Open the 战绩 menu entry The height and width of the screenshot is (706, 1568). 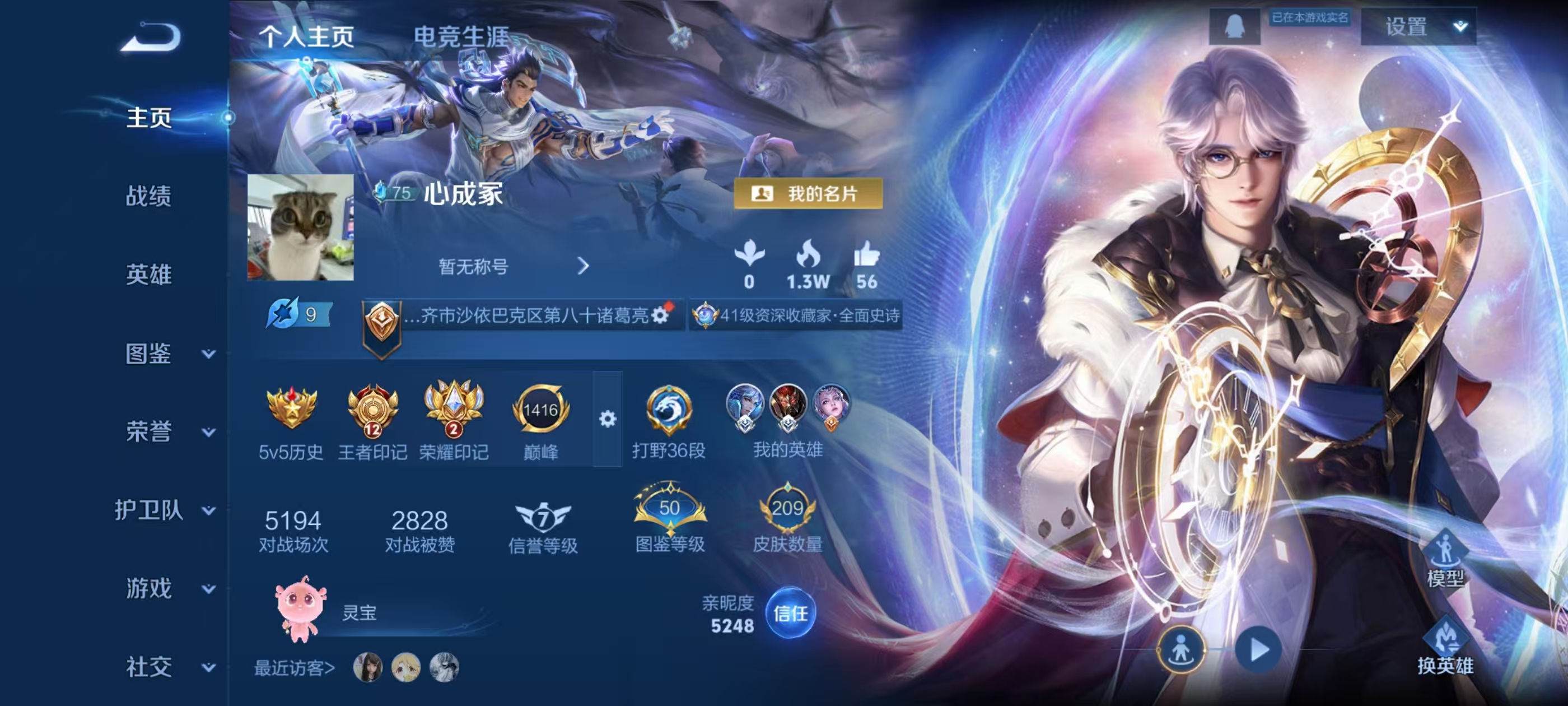[x=148, y=196]
